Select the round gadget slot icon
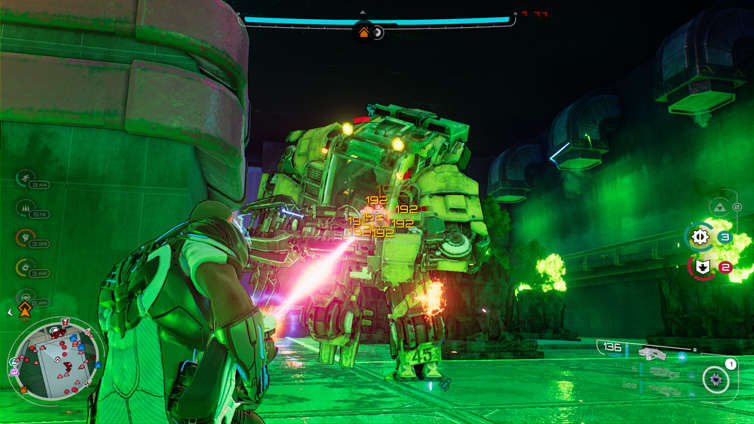 coord(714,379)
